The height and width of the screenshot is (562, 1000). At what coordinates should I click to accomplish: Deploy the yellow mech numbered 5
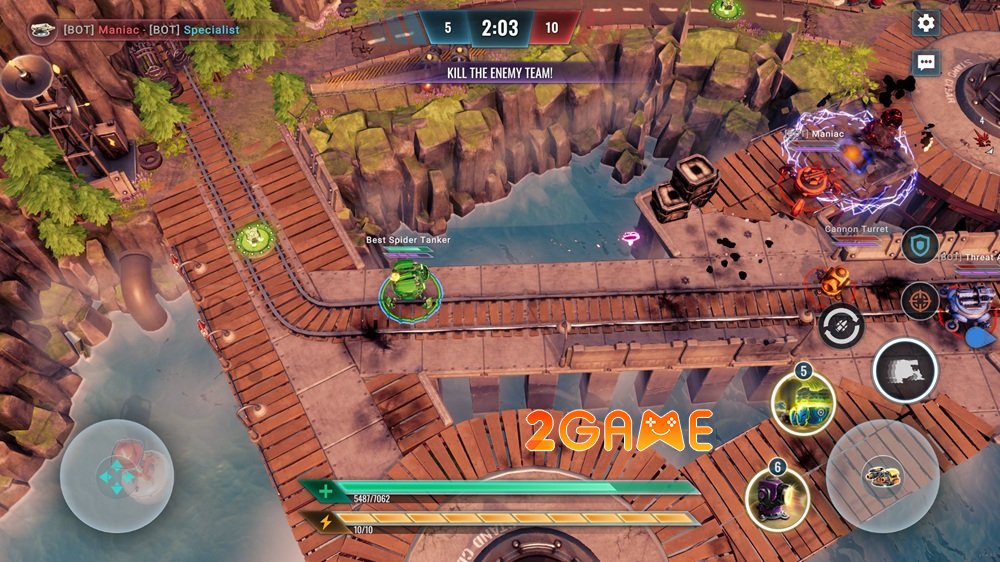(802, 403)
